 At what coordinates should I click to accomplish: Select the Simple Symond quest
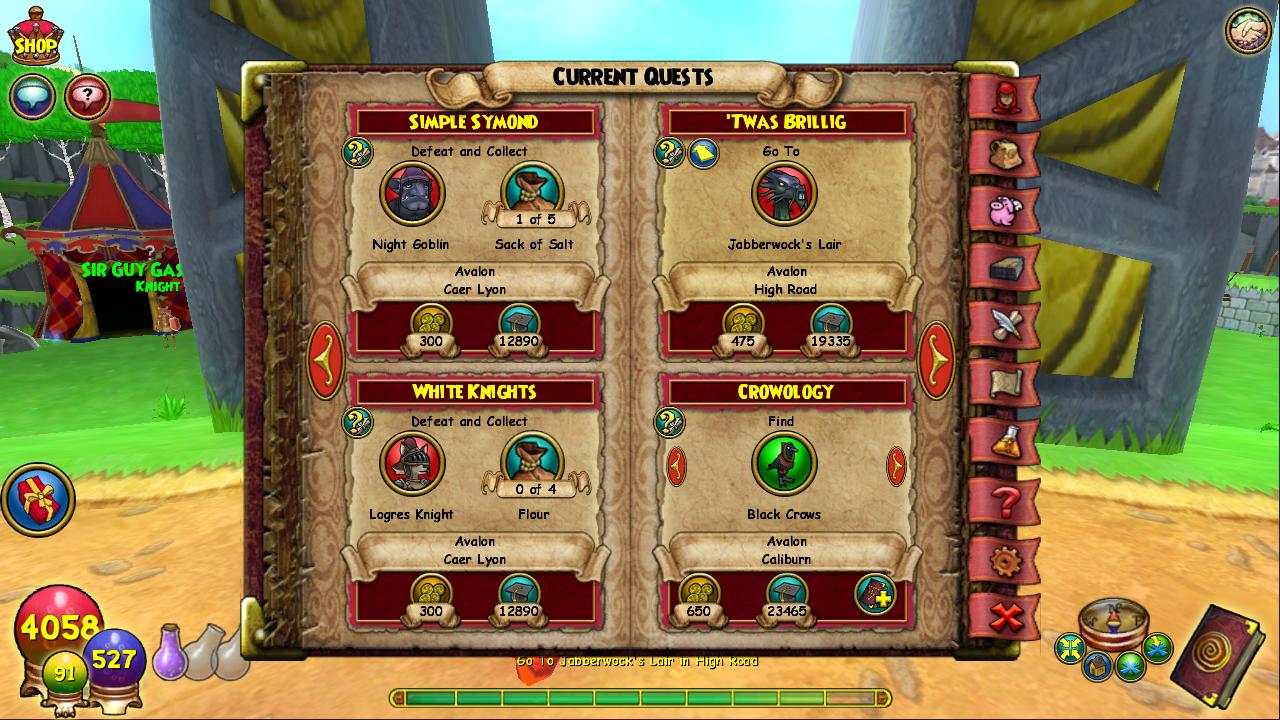[473, 122]
